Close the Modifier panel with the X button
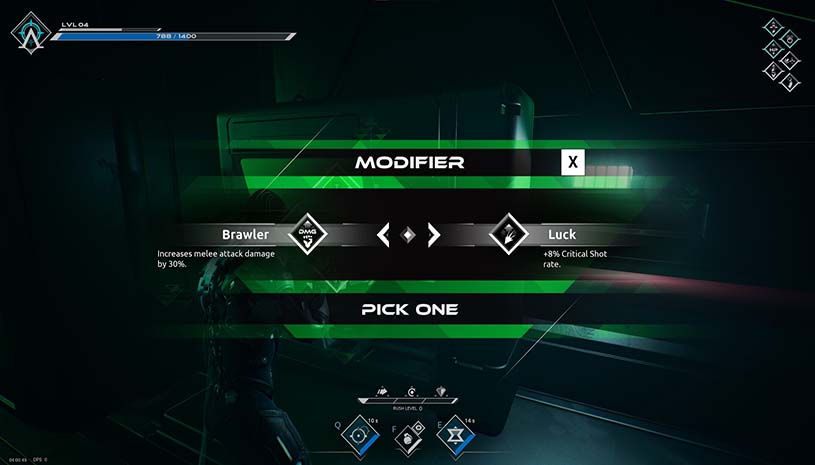 [x=572, y=162]
